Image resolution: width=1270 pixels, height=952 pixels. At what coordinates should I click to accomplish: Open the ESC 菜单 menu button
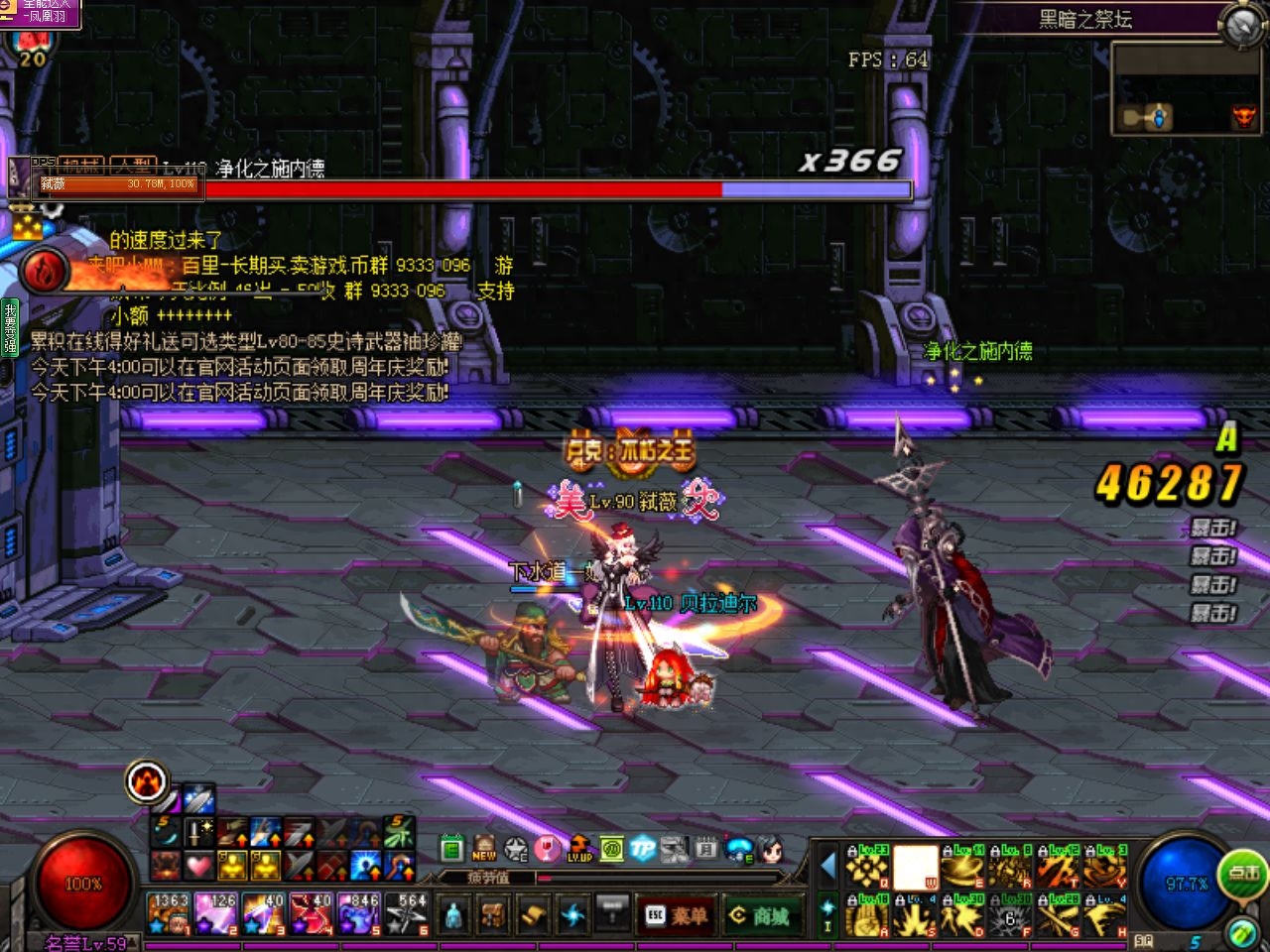click(677, 915)
